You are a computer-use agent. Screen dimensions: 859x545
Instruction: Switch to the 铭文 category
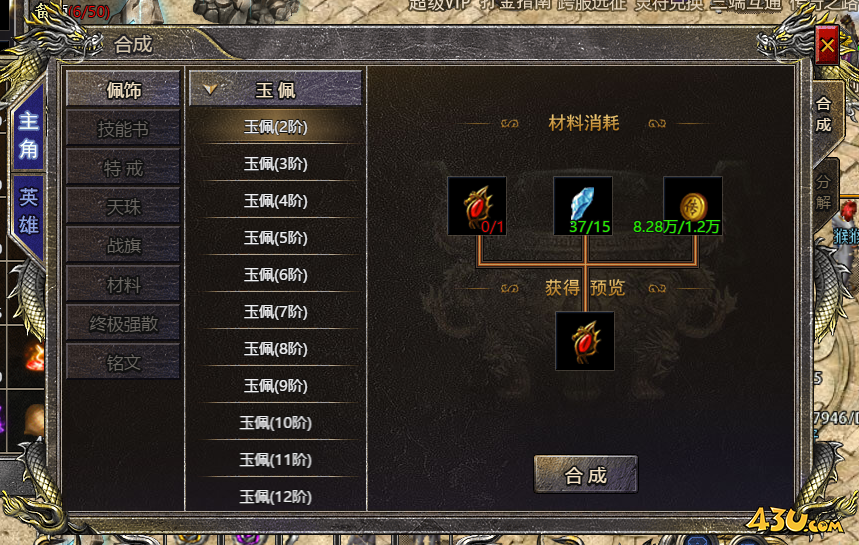pyautogui.click(x=123, y=363)
